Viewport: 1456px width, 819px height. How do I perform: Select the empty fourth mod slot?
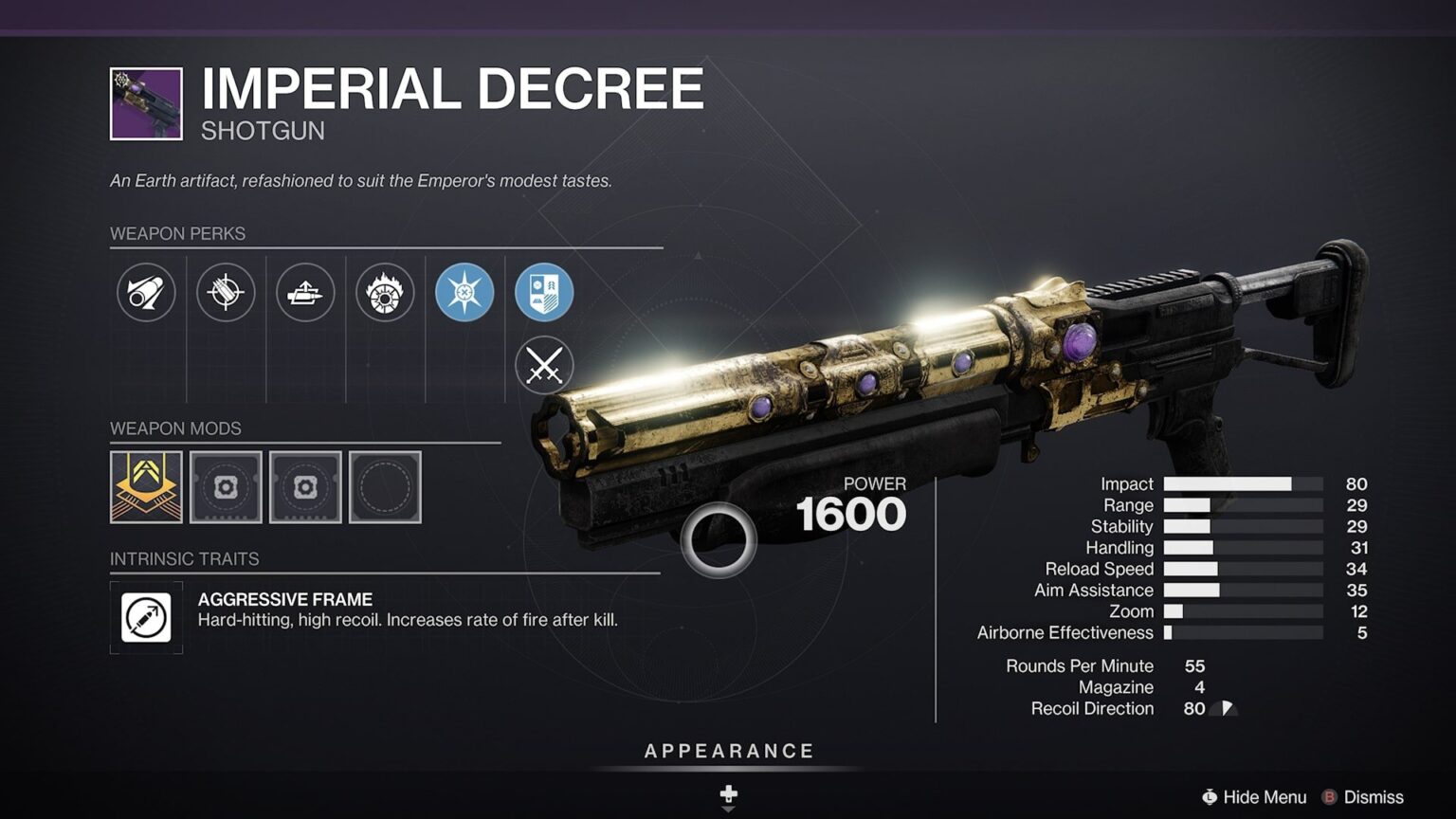[x=385, y=487]
